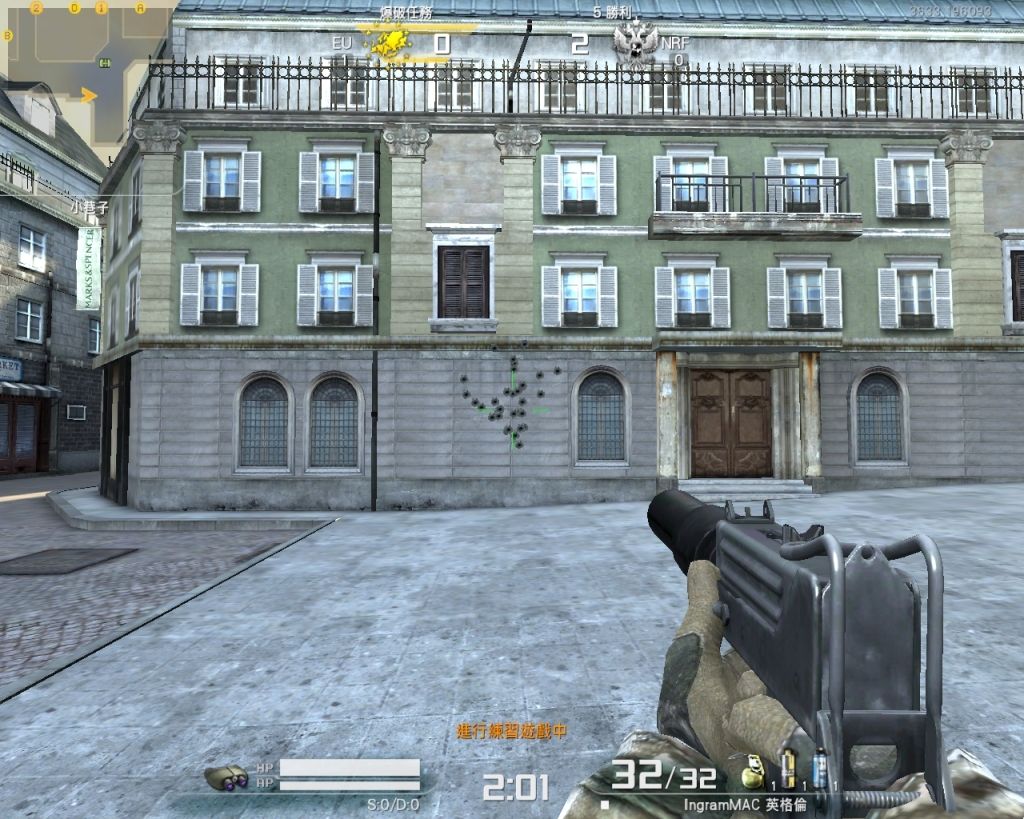Click the EU team yellow emblem
Viewport: 1024px width, 819px height.
click(385, 43)
